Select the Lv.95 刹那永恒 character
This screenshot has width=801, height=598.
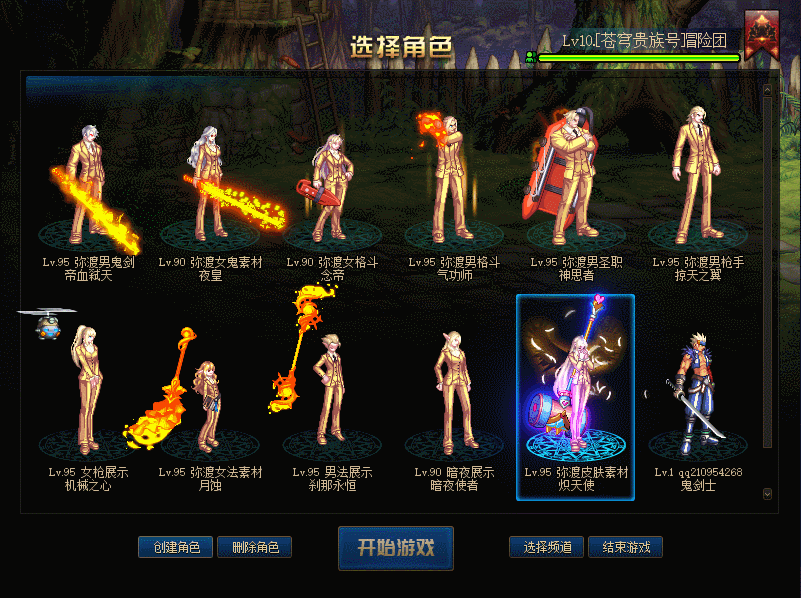tap(333, 395)
